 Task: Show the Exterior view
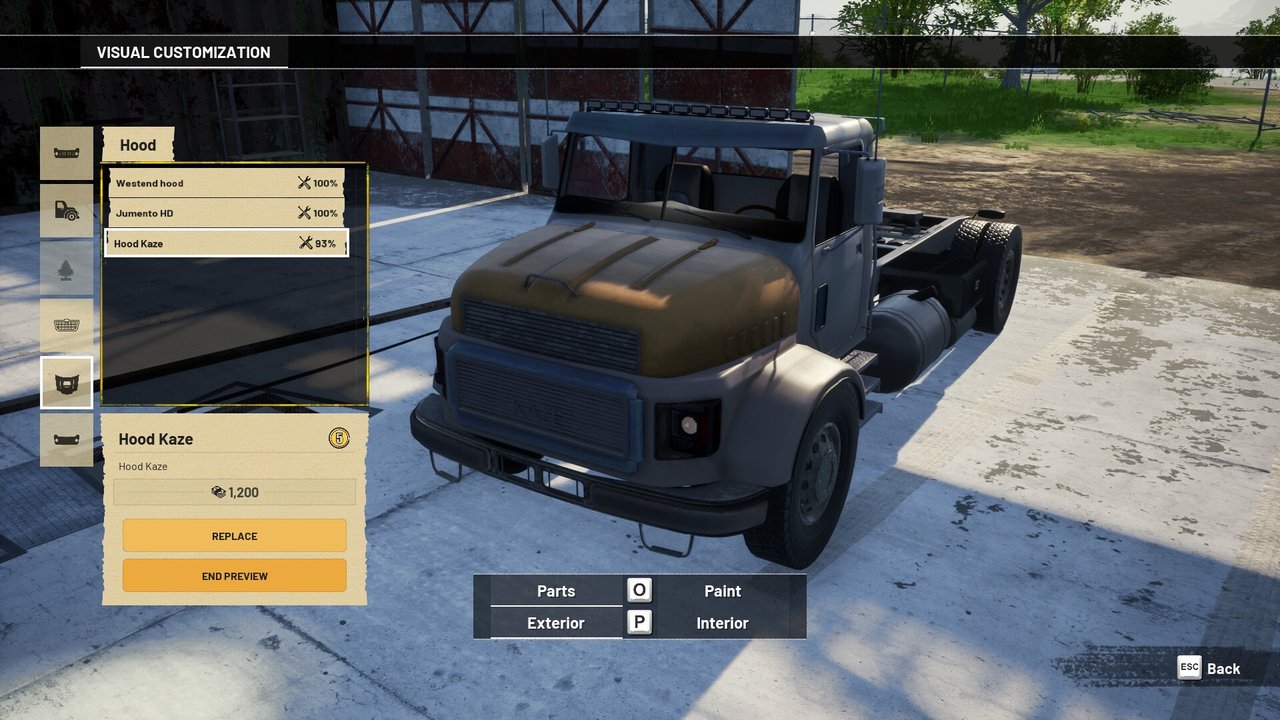pos(556,623)
